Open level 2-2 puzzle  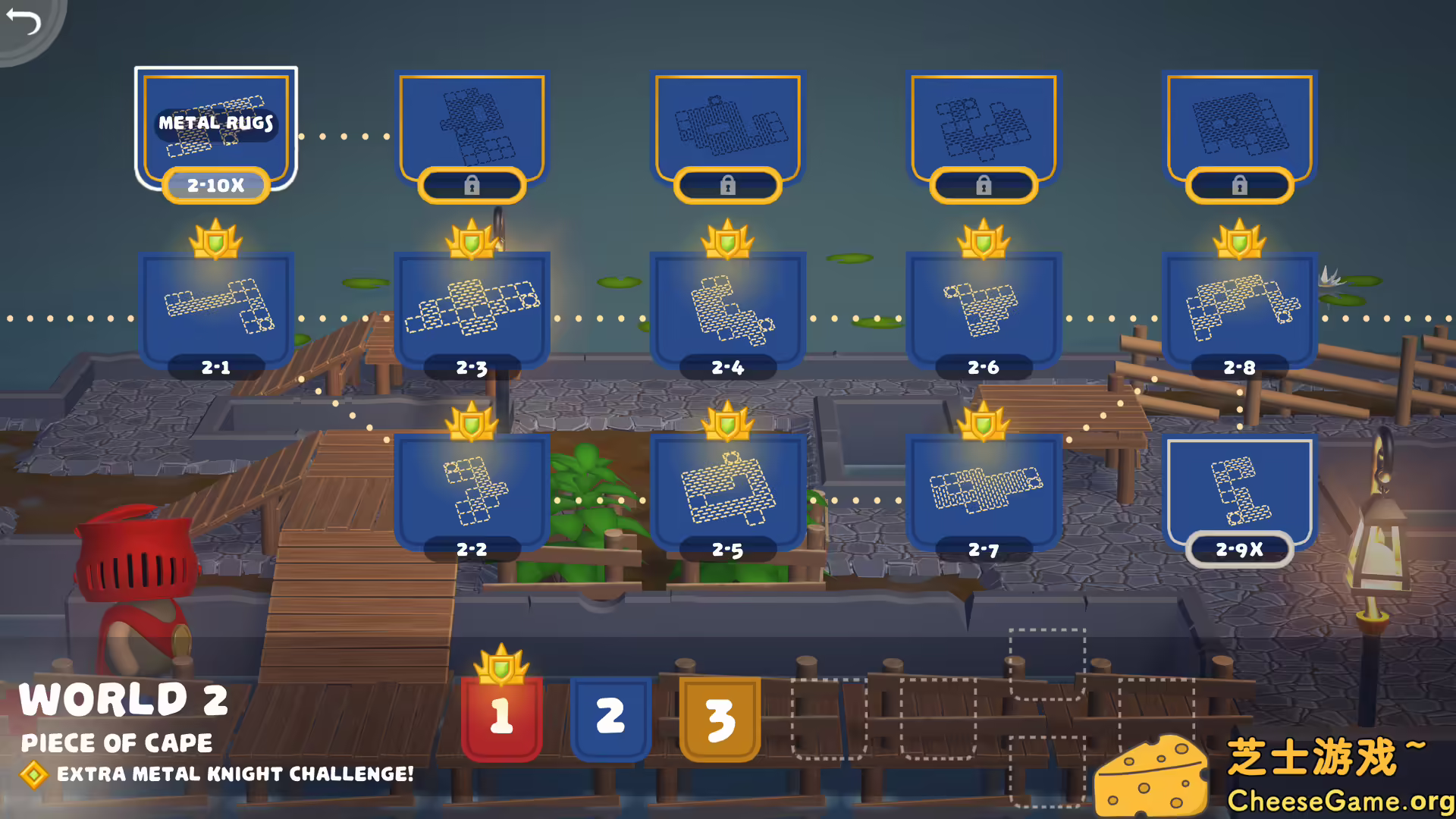472,493
